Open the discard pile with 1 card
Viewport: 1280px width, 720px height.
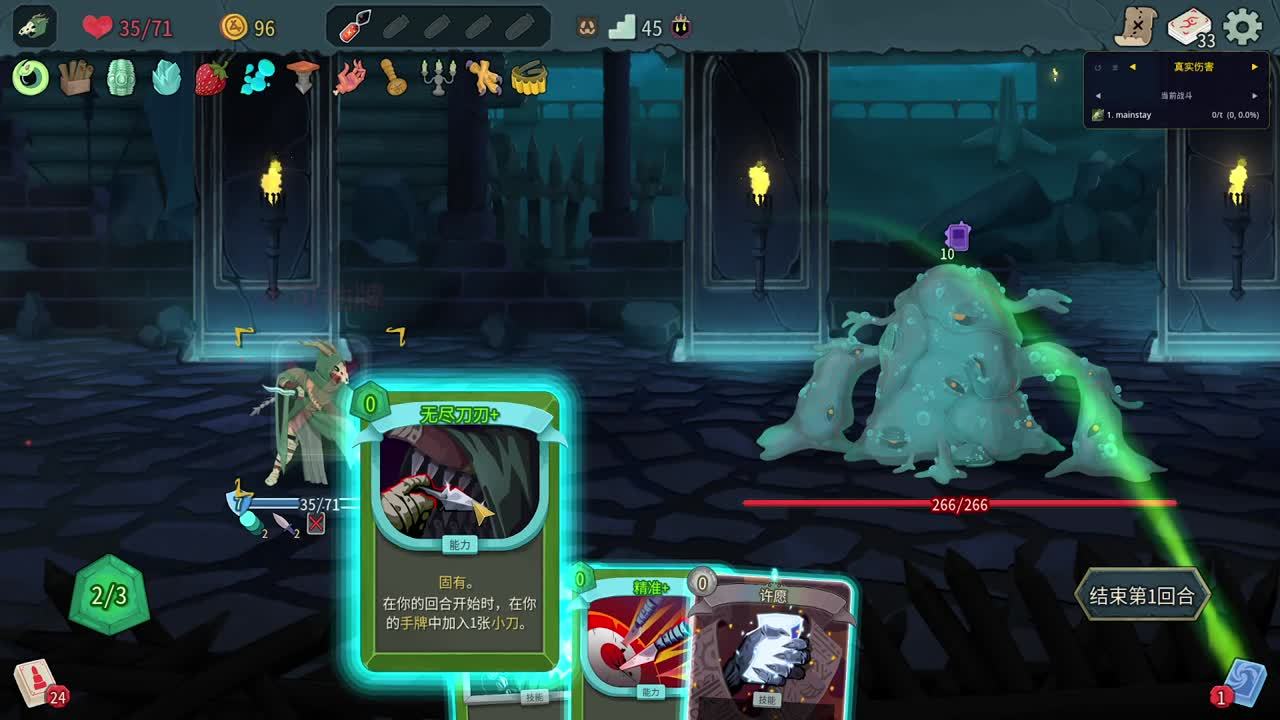tap(1243, 682)
